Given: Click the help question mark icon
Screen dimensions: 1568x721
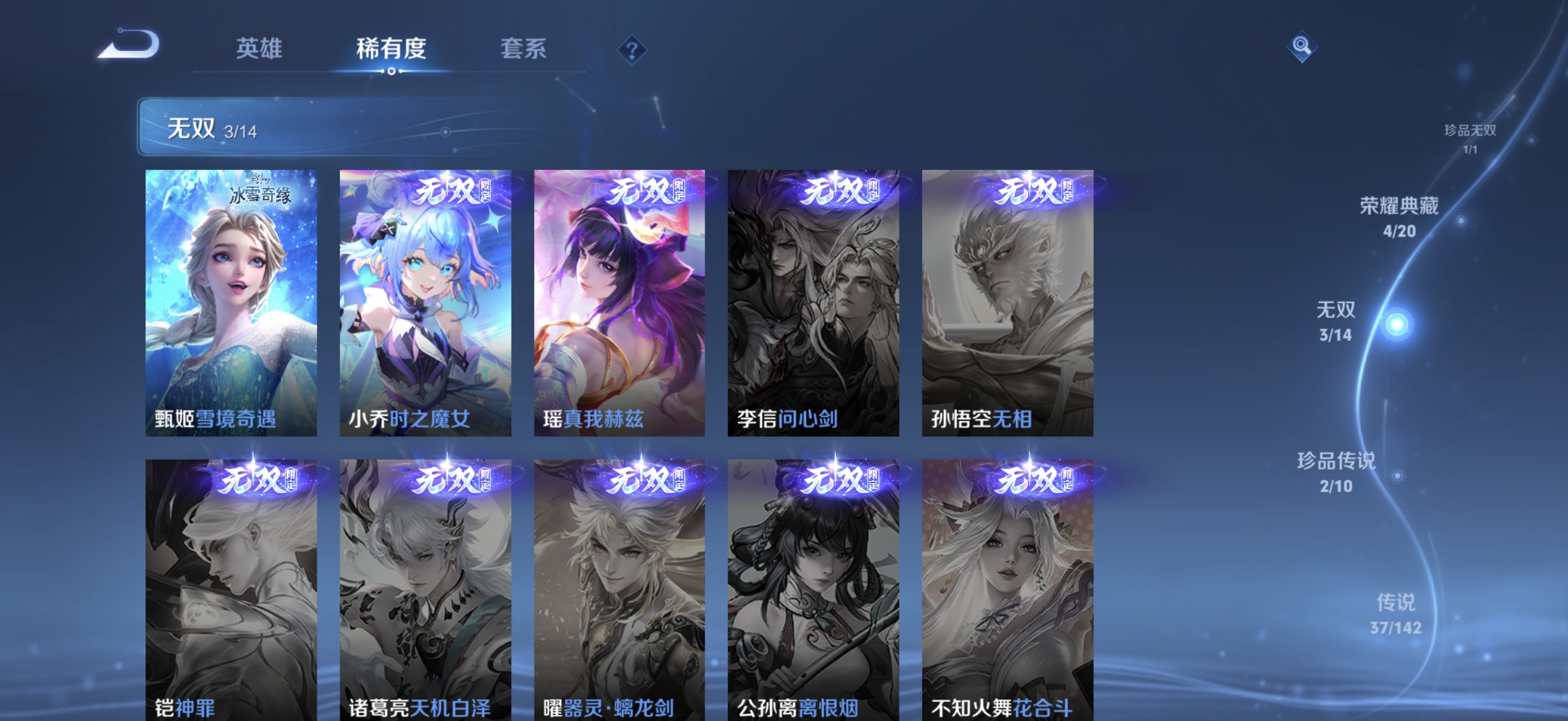Looking at the screenshot, I should click(x=632, y=49).
